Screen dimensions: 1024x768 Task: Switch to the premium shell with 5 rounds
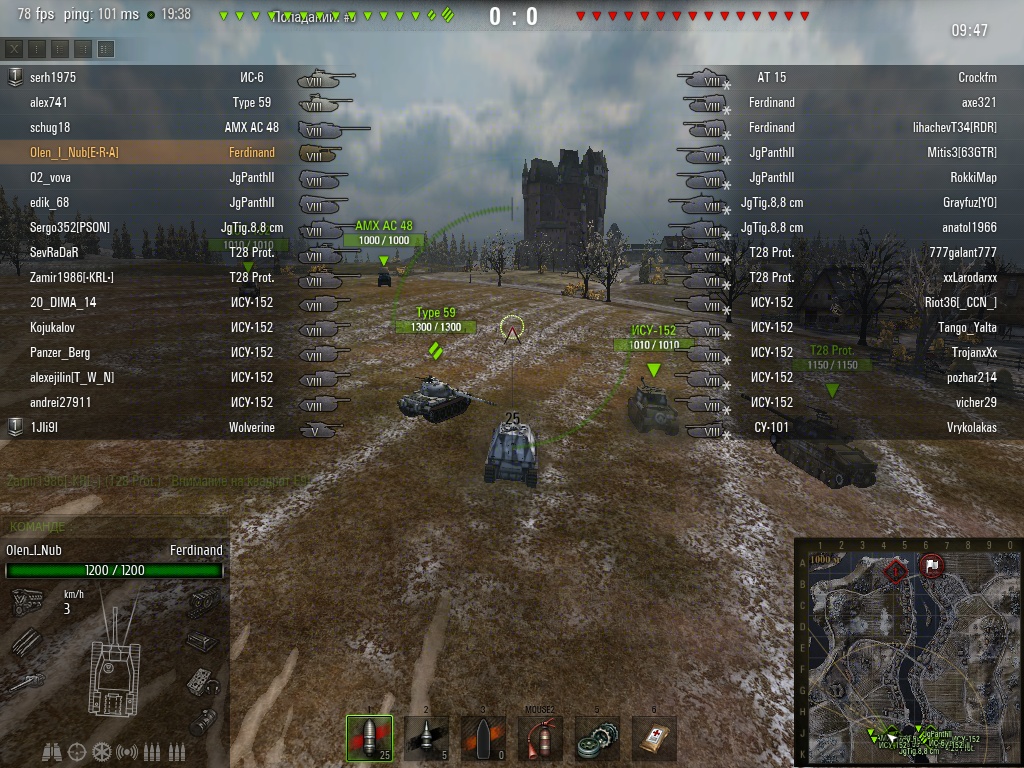click(x=426, y=739)
